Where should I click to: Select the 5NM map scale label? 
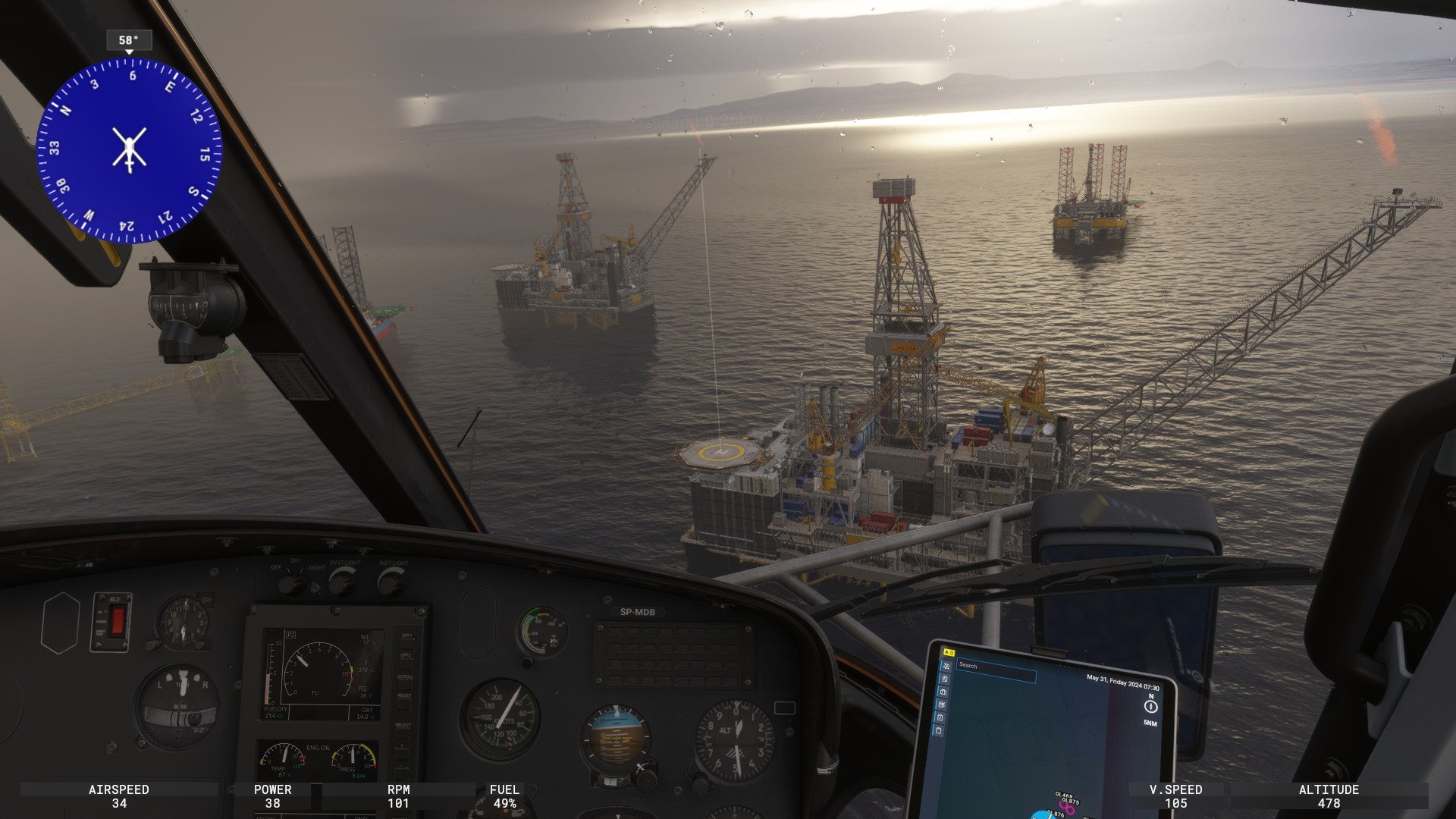coord(1150,723)
